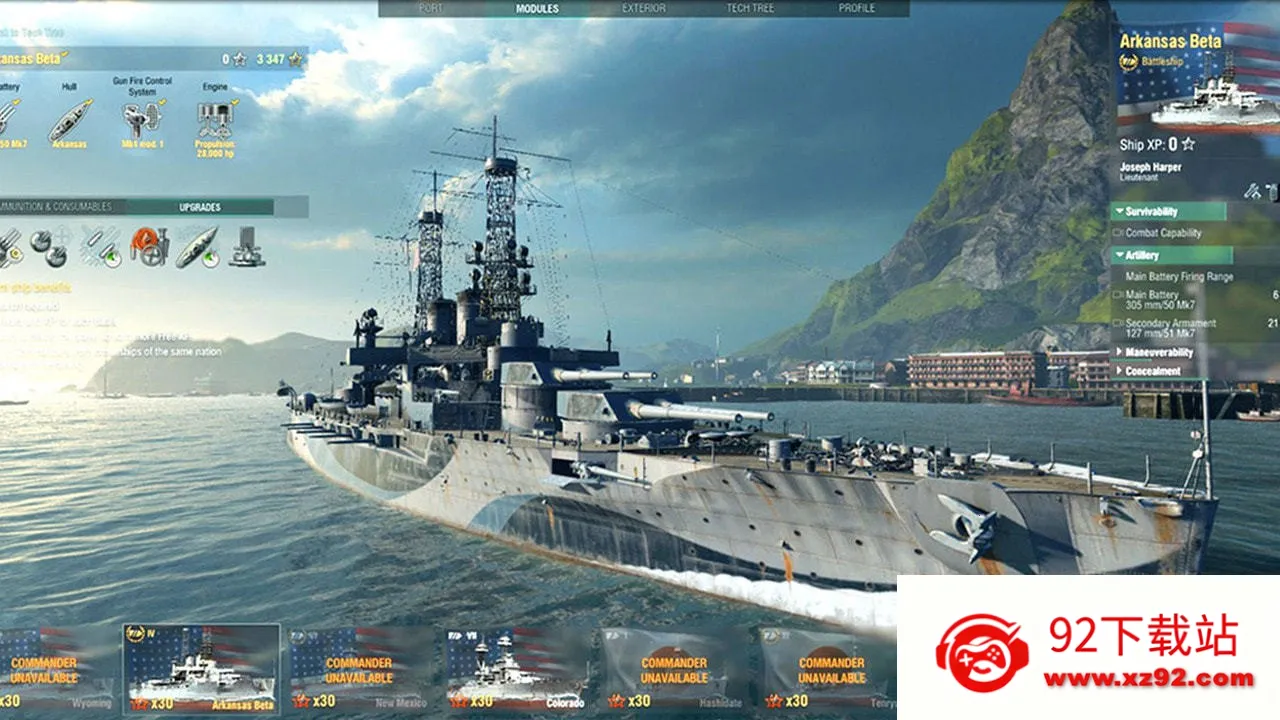This screenshot has height=720, width=1280.
Task: Open commander Joseph Harper's profile
Action: [1150, 168]
